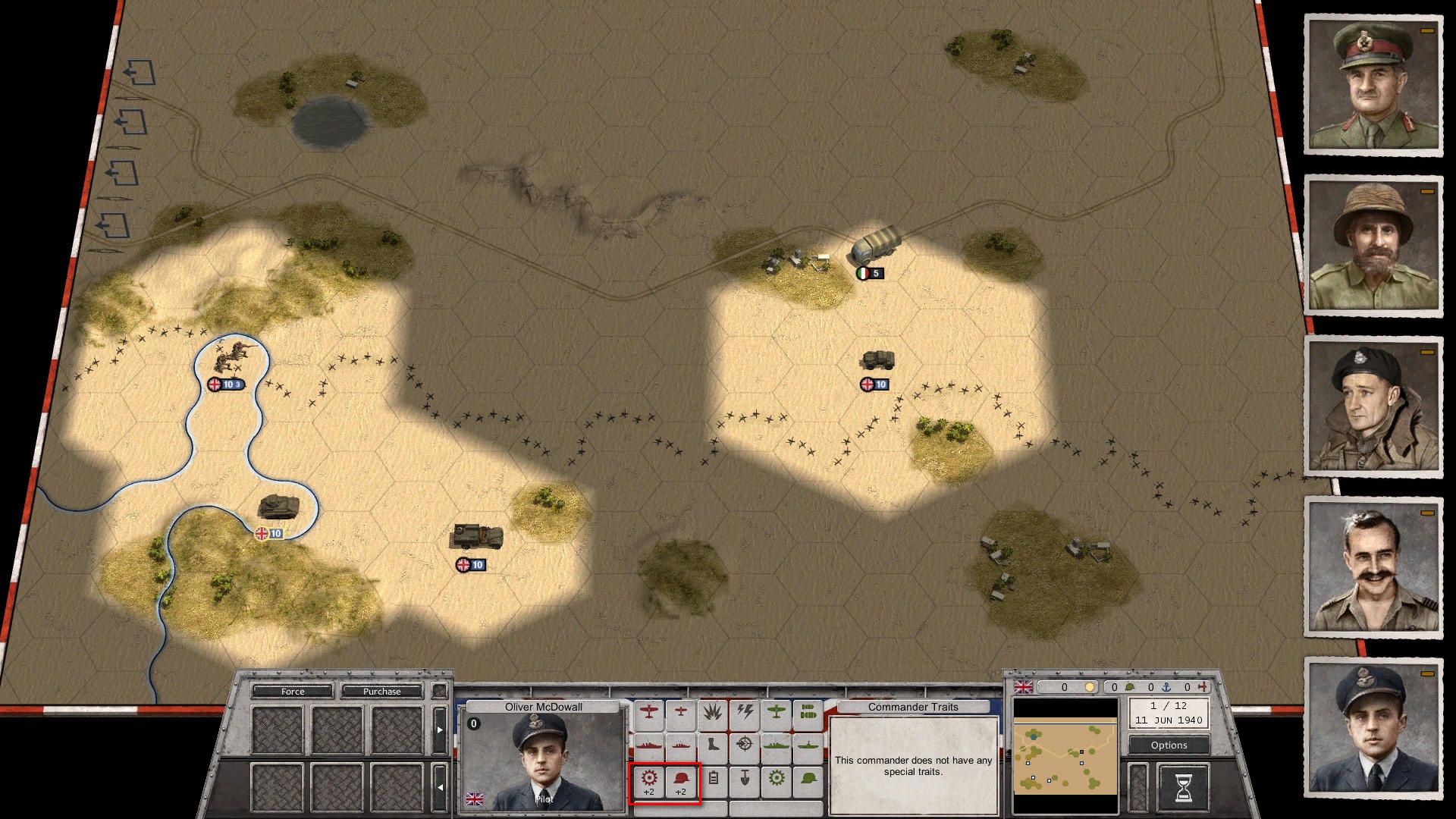Click the shovel entrenchment bonus icon
1456x819 pixels.
click(x=745, y=780)
